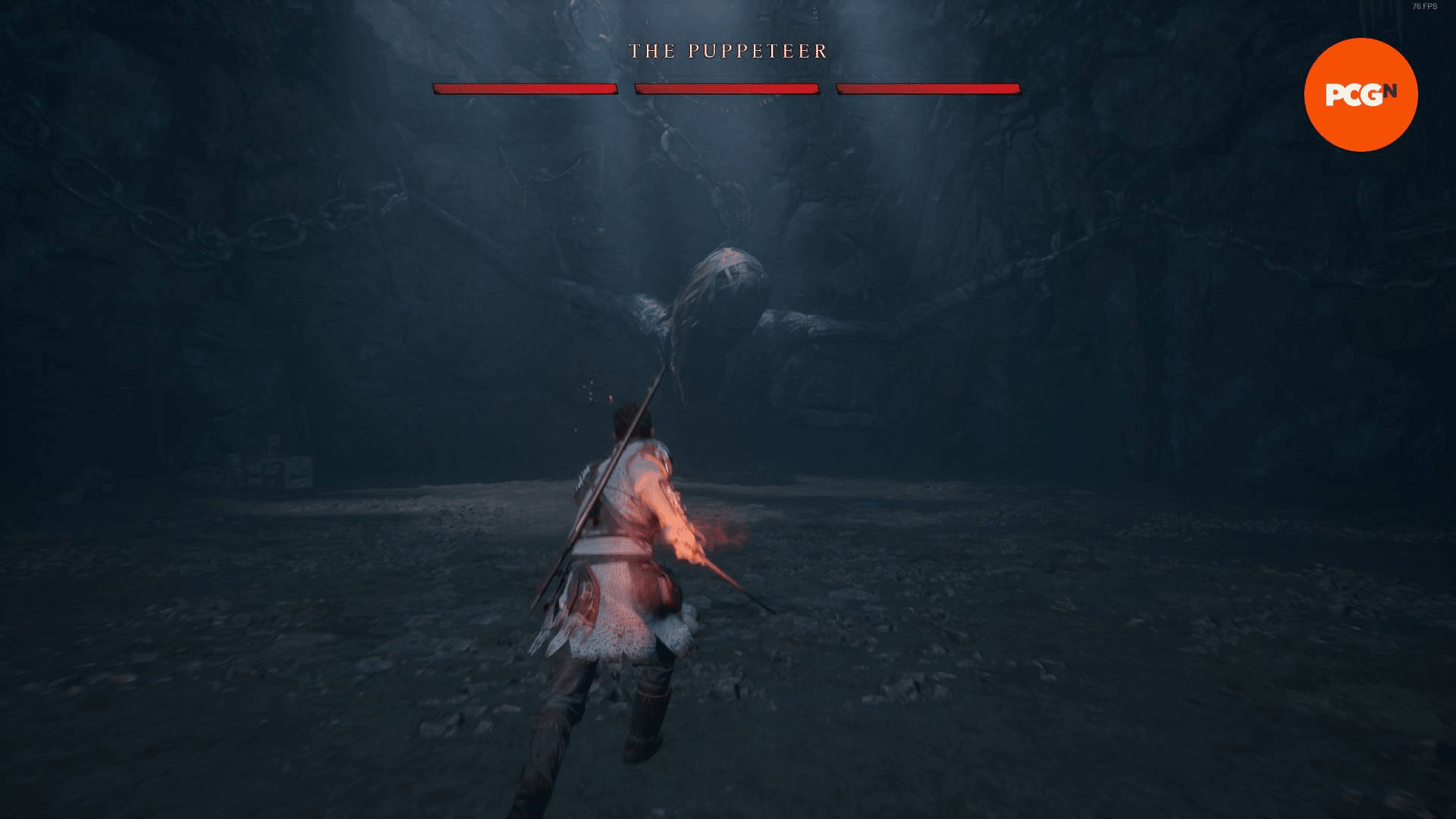Click the orange PCGN logo badge
Image resolution: width=1456 pixels, height=819 pixels.
point(1360,95)
